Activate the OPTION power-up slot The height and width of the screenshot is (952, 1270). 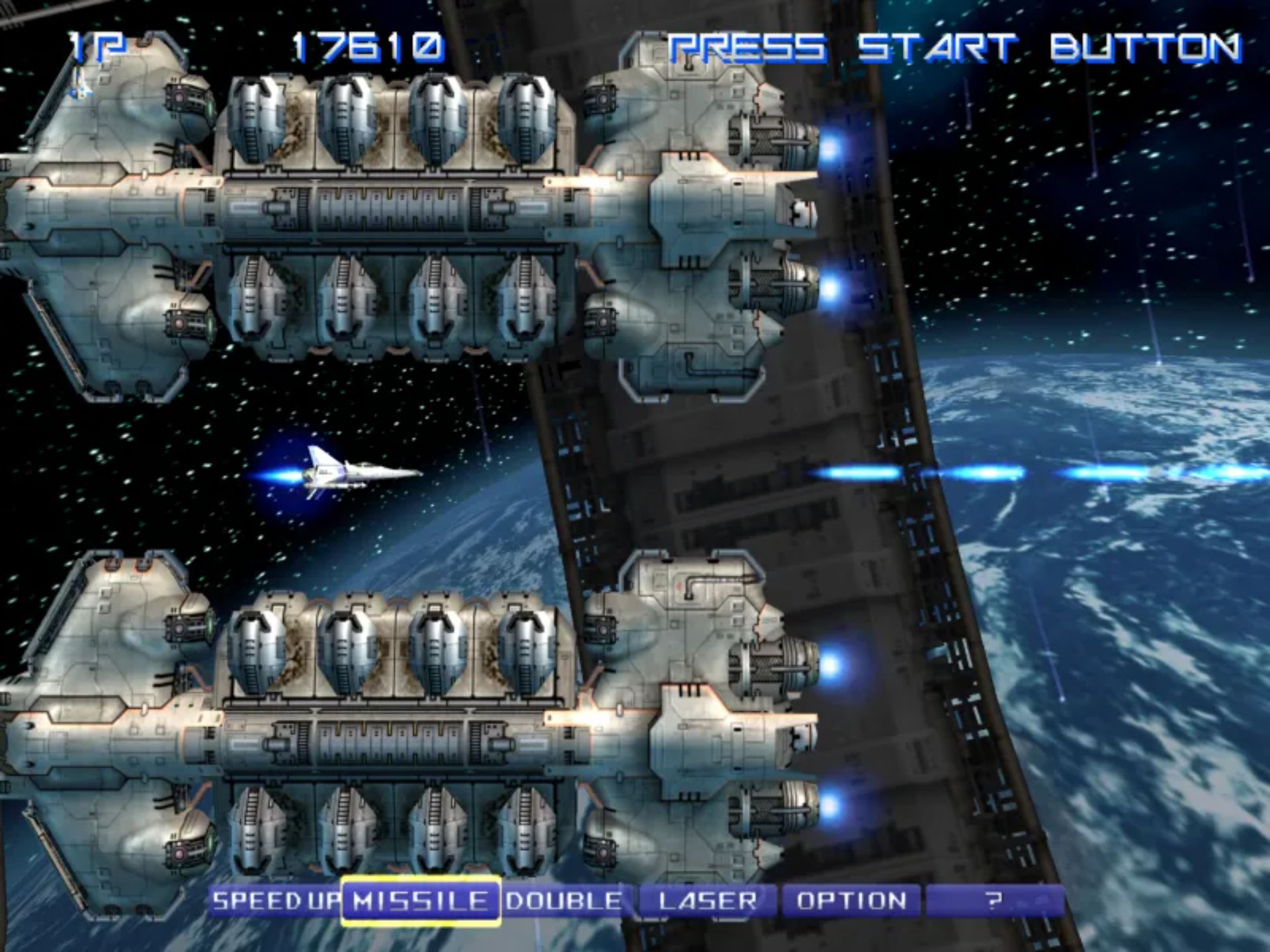pyautogui.click(x=851, y=901)
